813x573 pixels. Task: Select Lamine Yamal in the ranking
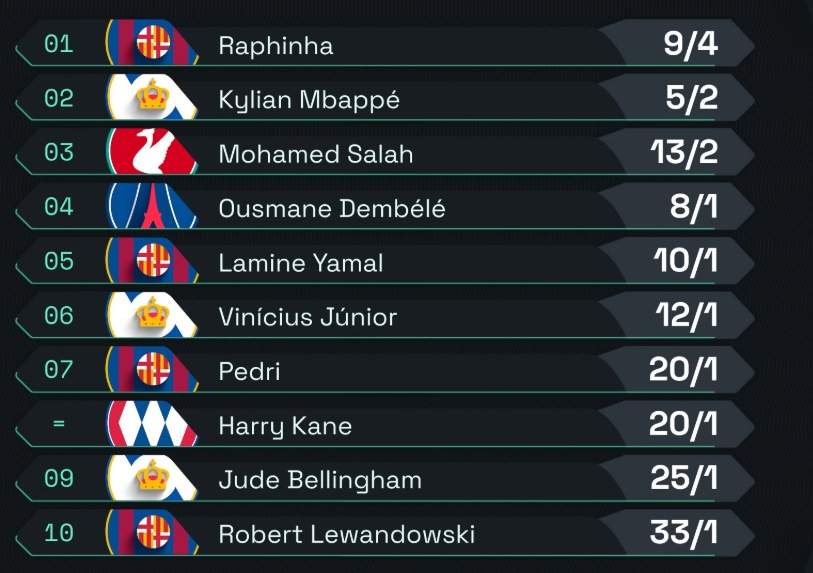[301, 262]
